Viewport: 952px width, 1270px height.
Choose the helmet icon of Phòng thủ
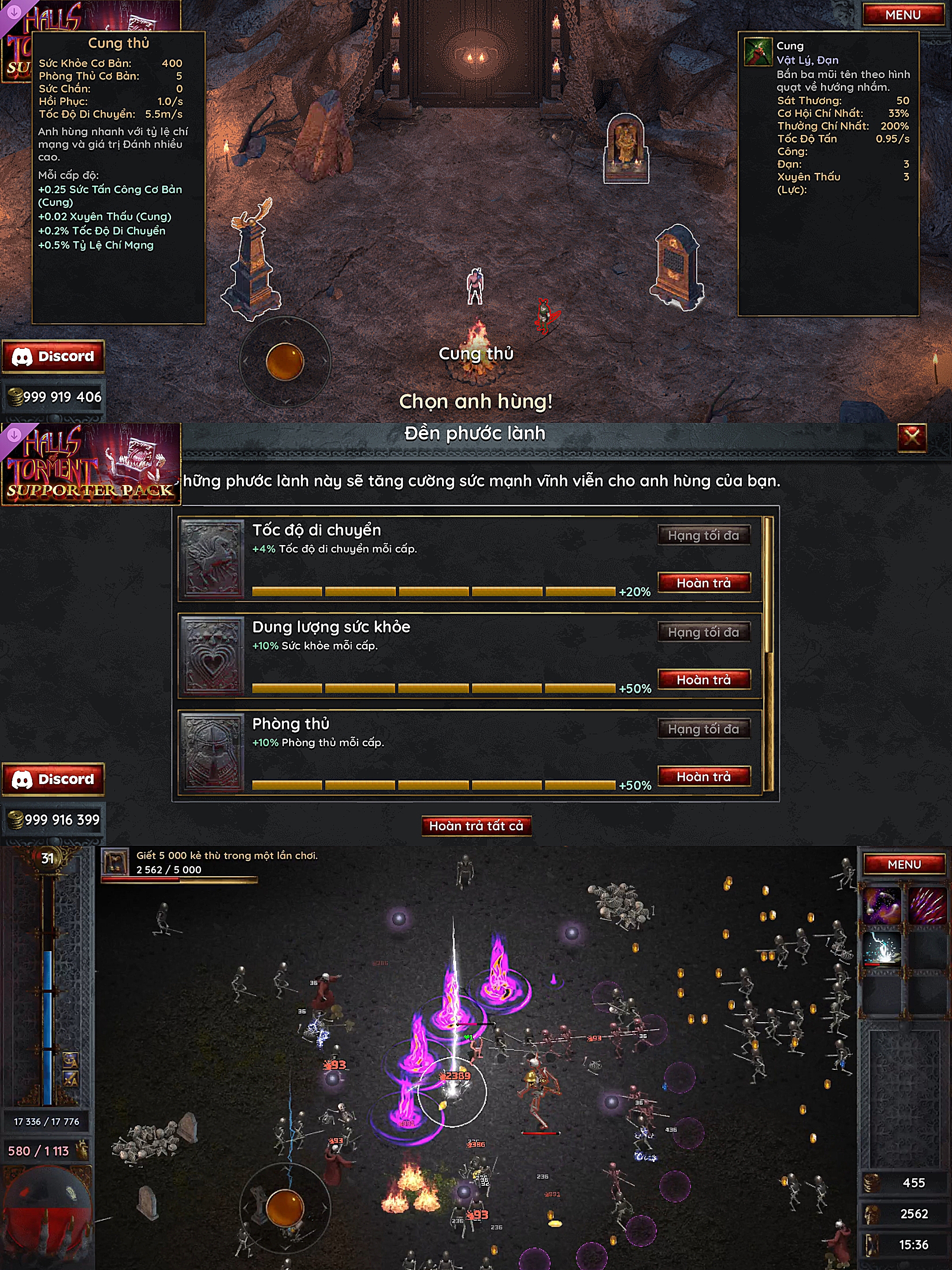coord(212,753)
